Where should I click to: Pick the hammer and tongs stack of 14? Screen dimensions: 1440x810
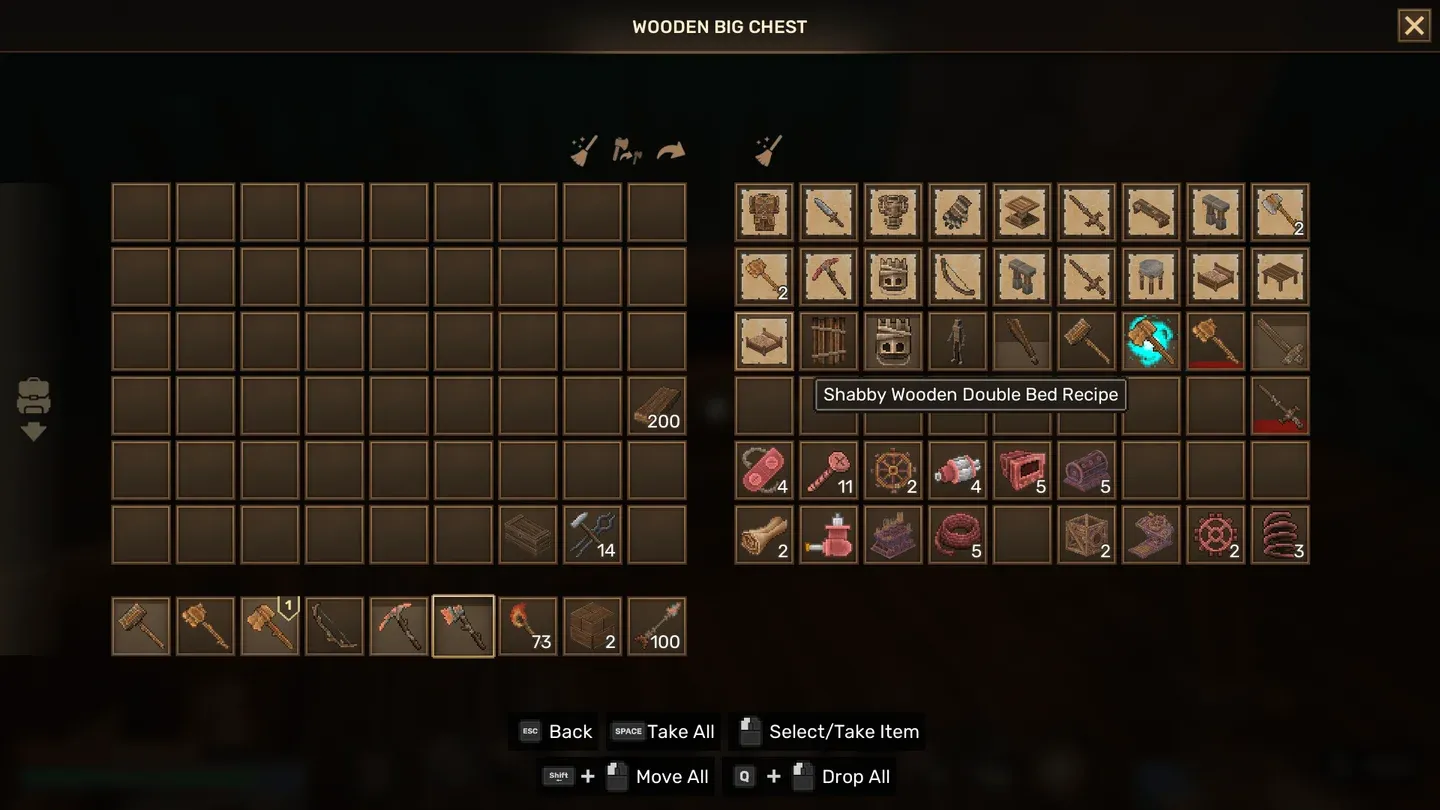click(593, 535)
